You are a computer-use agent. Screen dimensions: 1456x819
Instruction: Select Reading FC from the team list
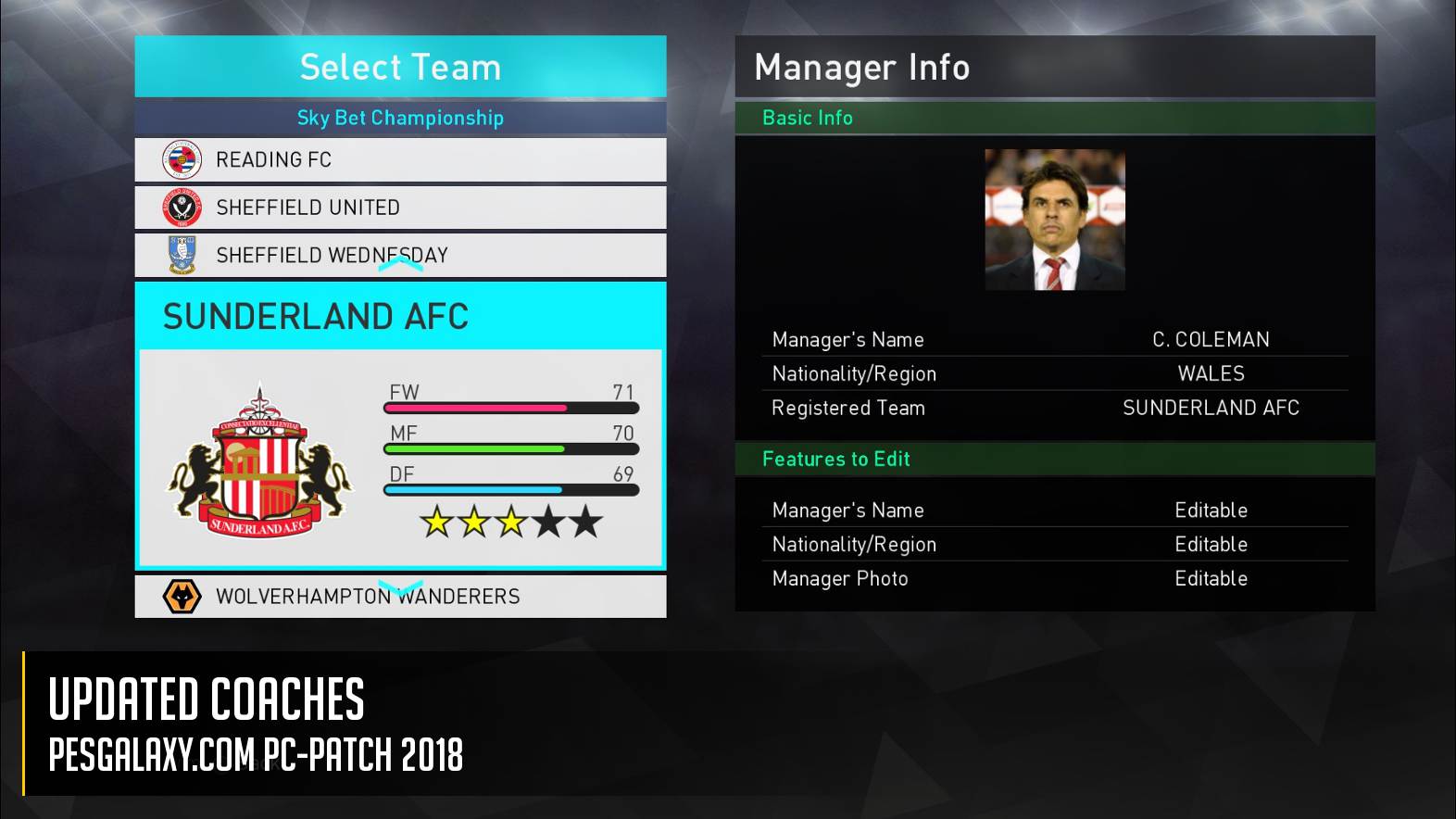click(x=400, y=160)
